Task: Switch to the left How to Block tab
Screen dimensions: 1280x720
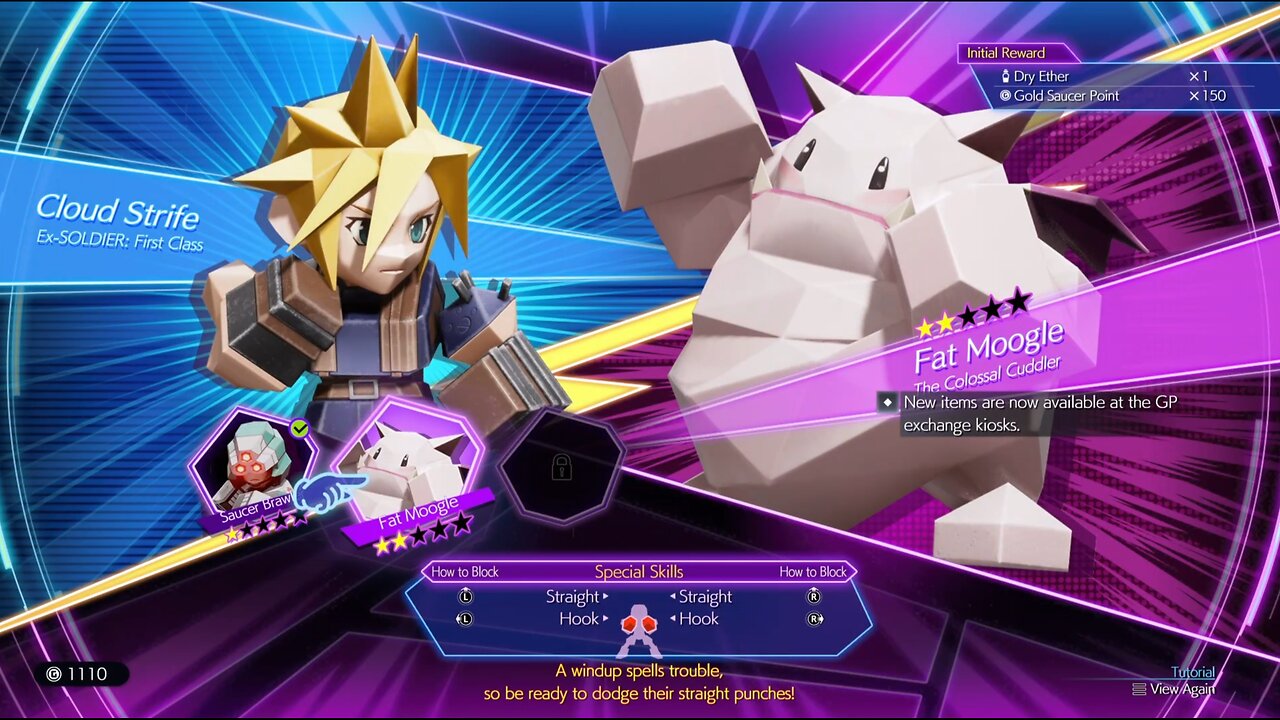Action: coord(466,571)
